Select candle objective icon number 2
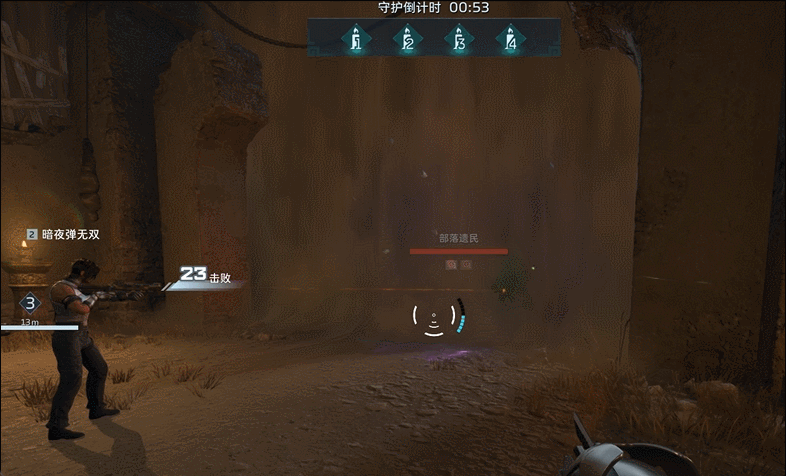786x476 pixels. [407, 40]
